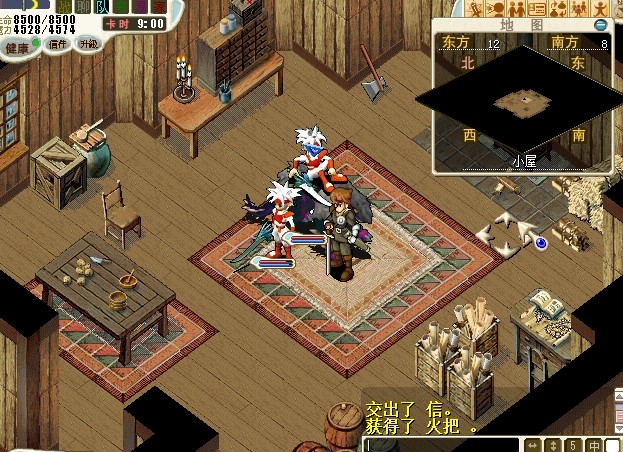Screen dimensions: 623x452
Task: Open the 健康 health status button
Action: click(x=17, y=47)
